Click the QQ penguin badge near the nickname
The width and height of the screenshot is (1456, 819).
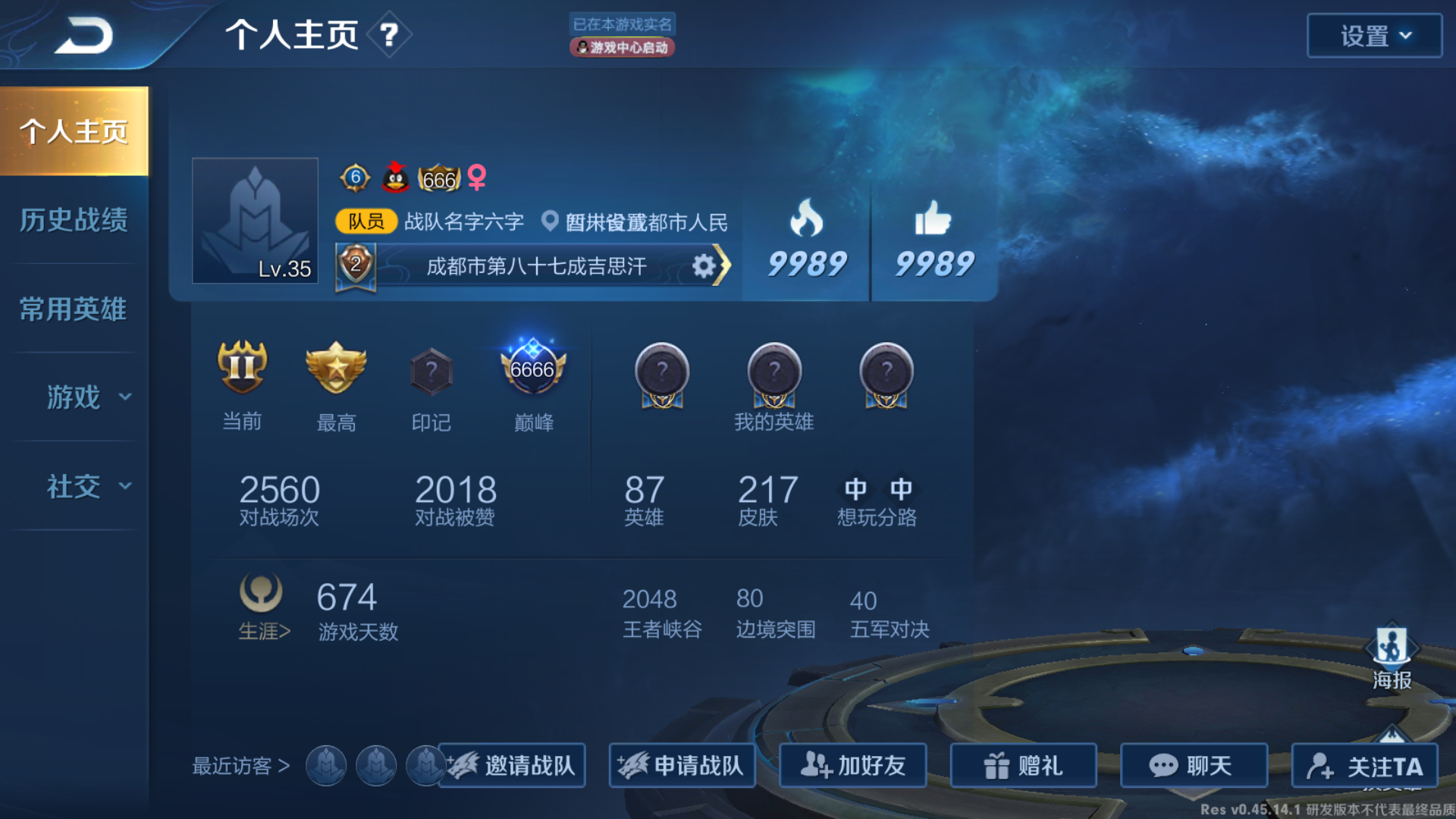(396, 180)
